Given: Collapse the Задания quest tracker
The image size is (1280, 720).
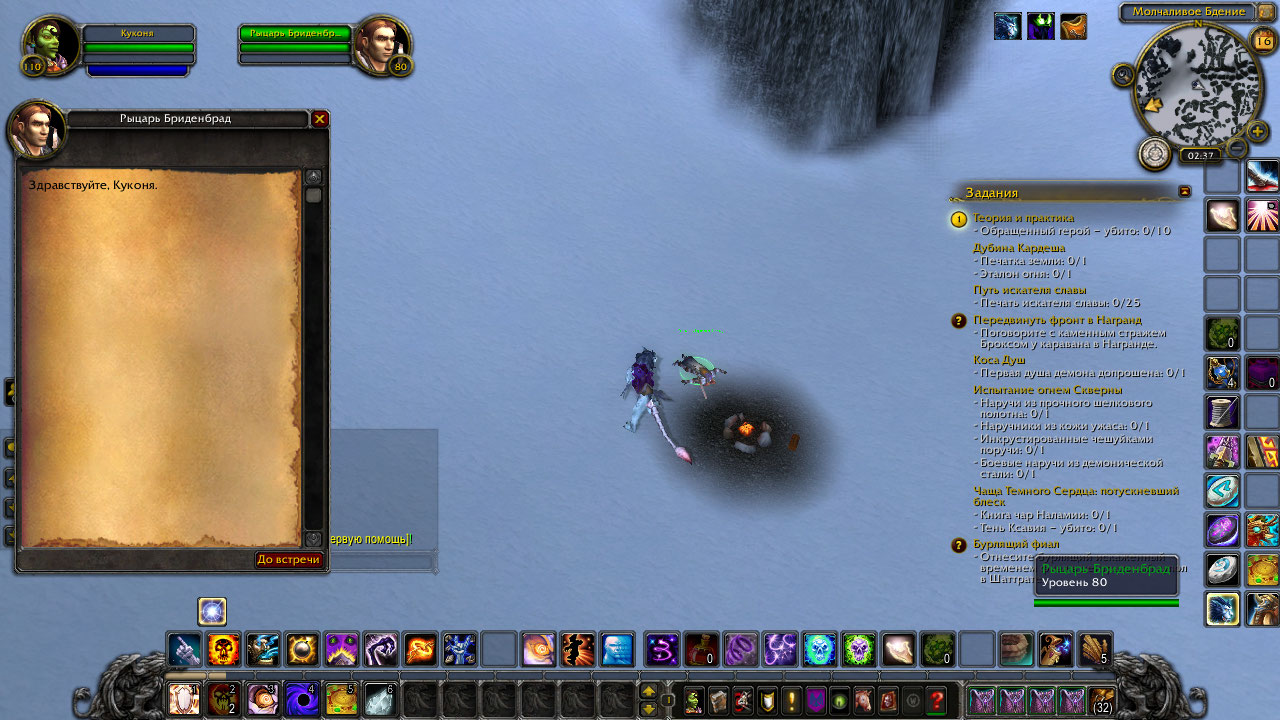Looking at the screenshot, I should tap(1185, 191).
